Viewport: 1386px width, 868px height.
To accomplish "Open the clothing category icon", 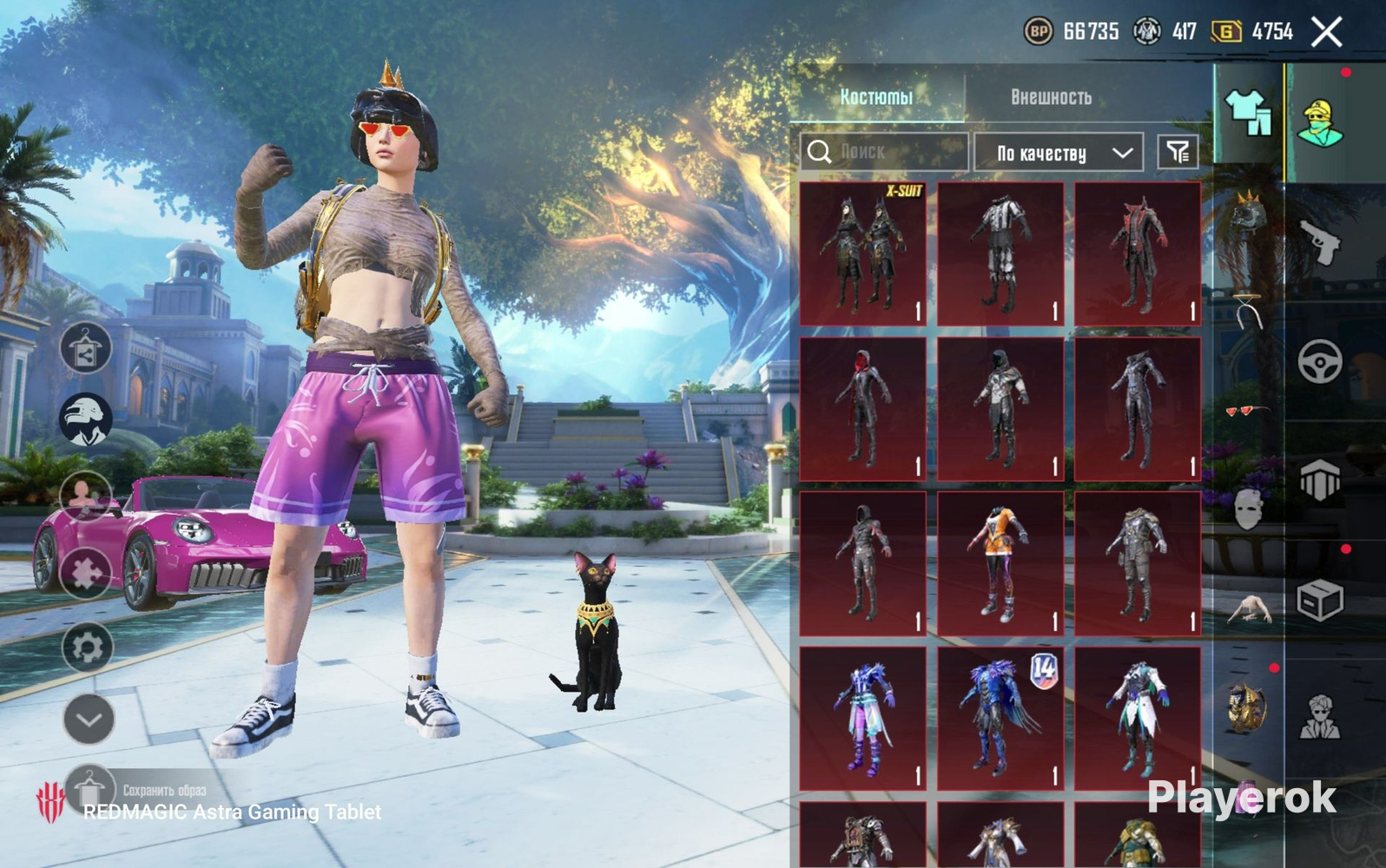I will pyautogui.click(x=1248, y=113).
